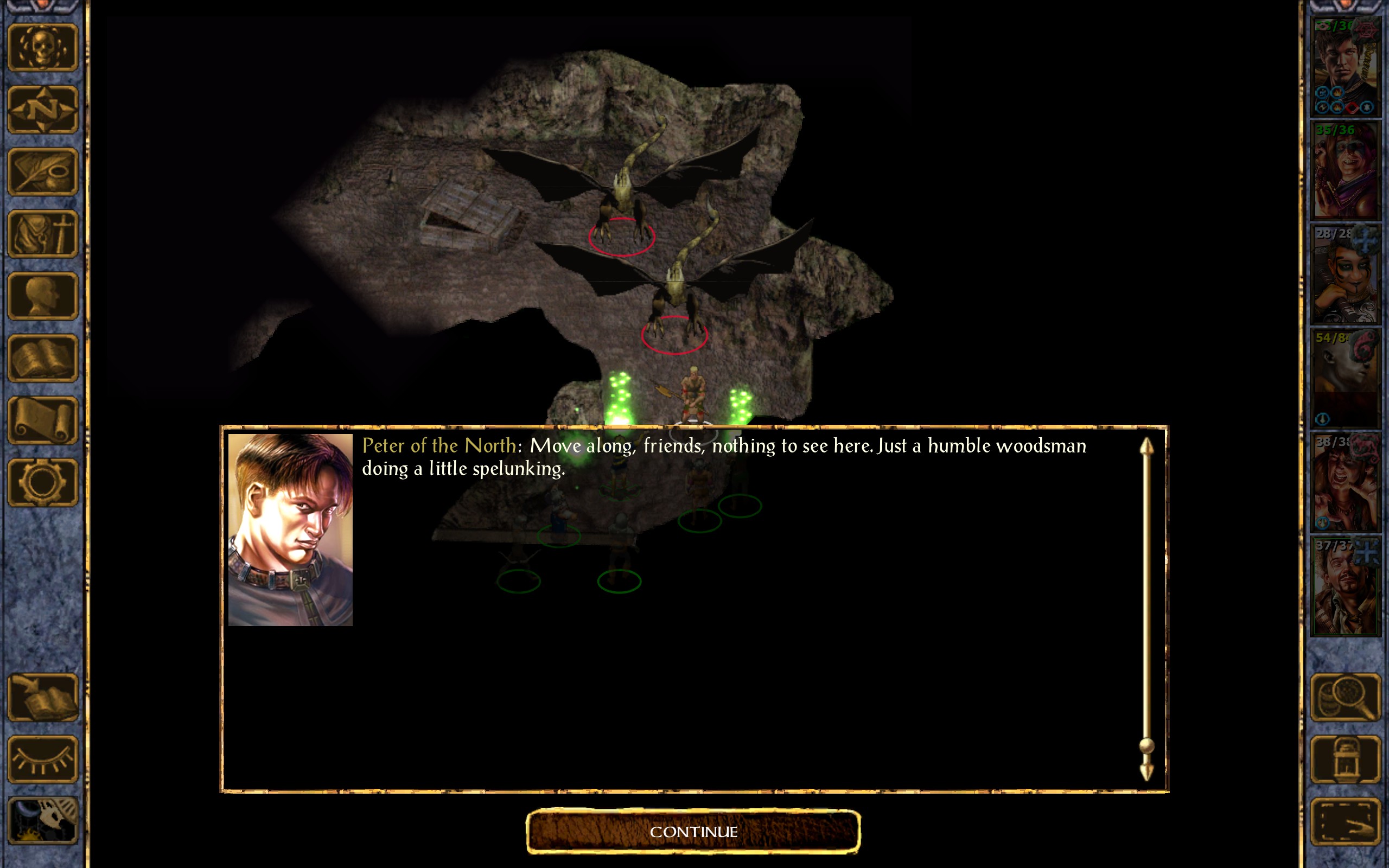Open the priest scroll icon
This screenshot has height=868, width=1389.
42,420
